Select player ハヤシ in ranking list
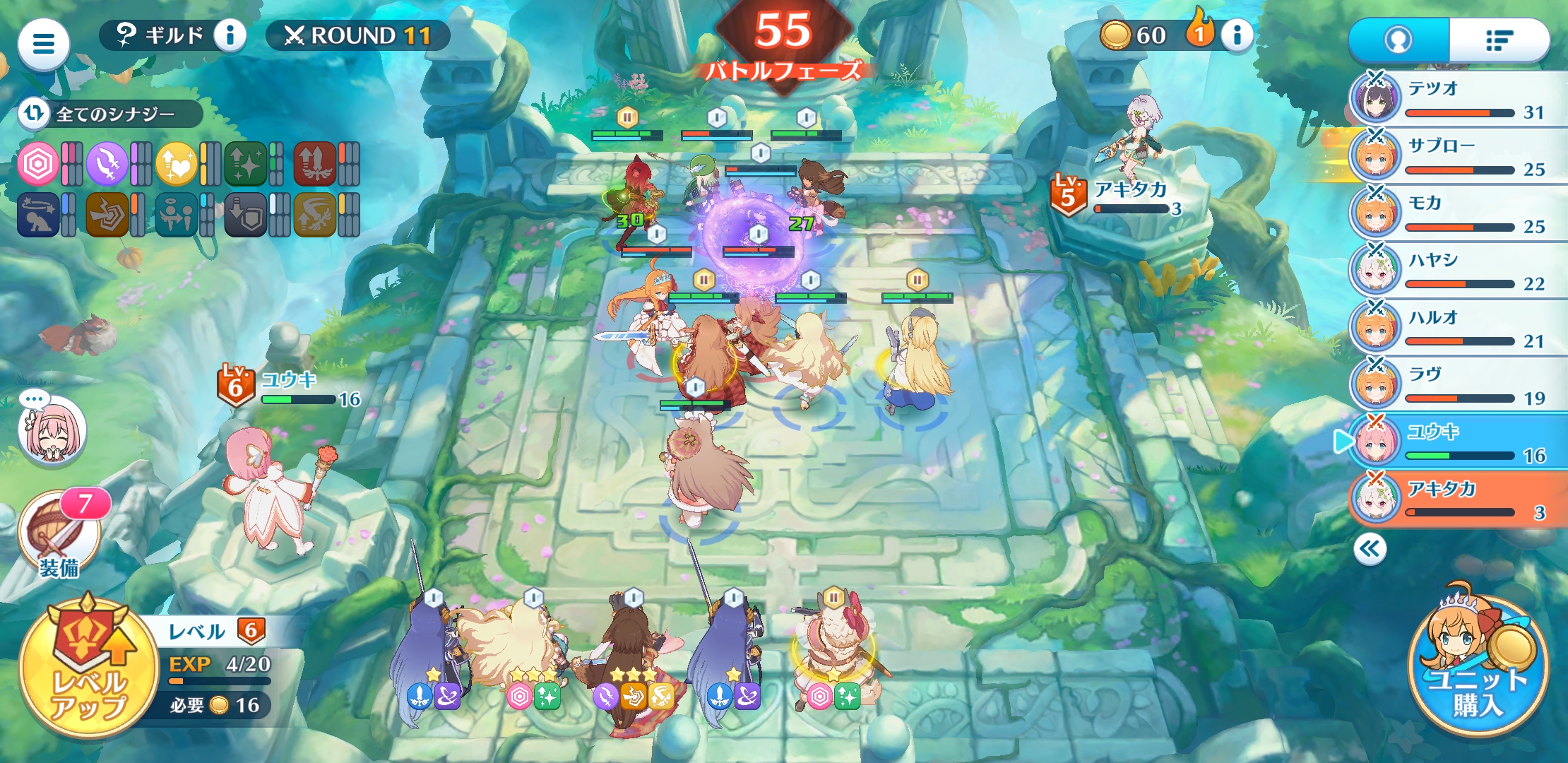 pos(1458,271)
